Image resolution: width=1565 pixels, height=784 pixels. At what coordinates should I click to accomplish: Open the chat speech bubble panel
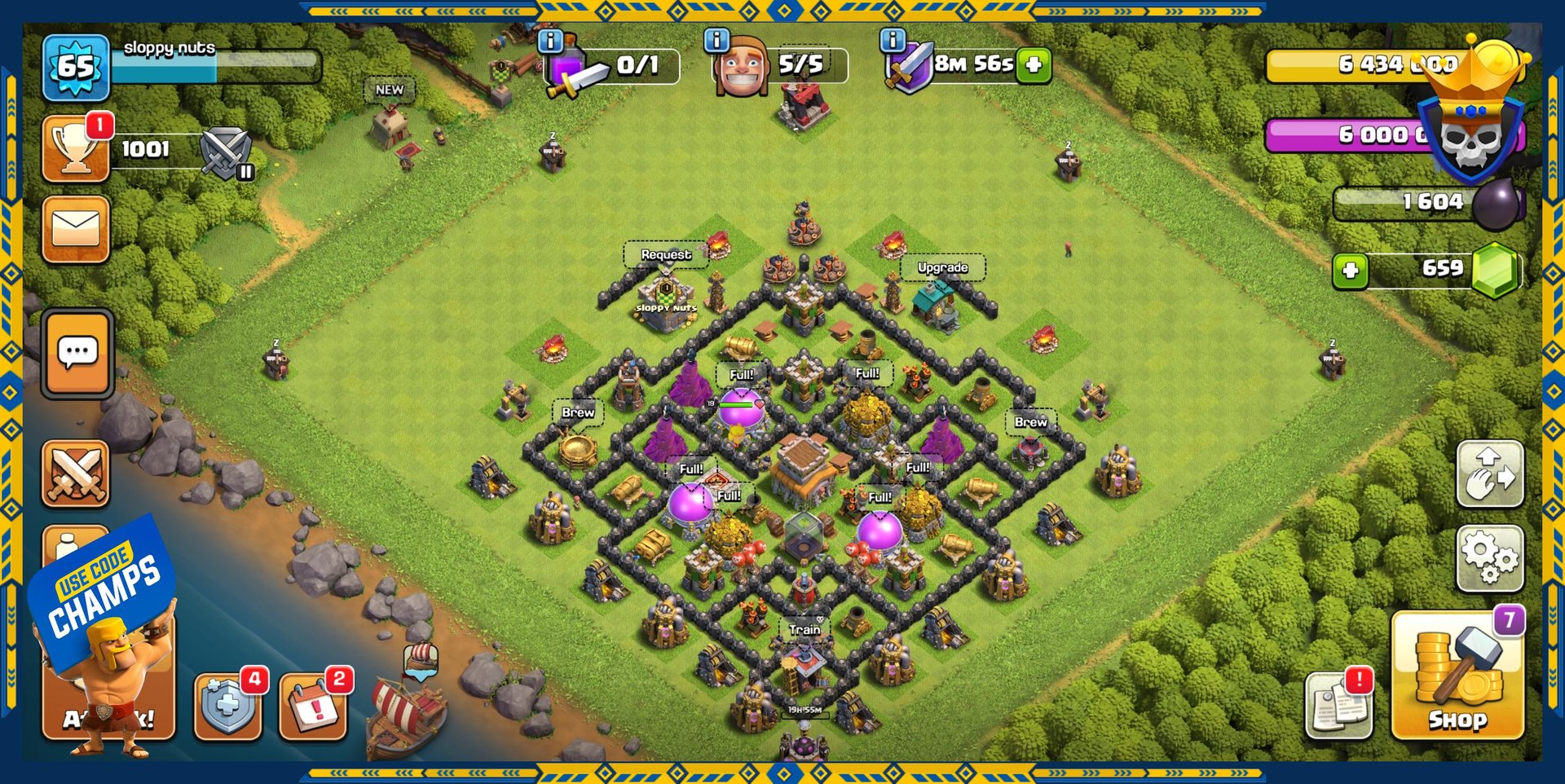tap(77, 354)
